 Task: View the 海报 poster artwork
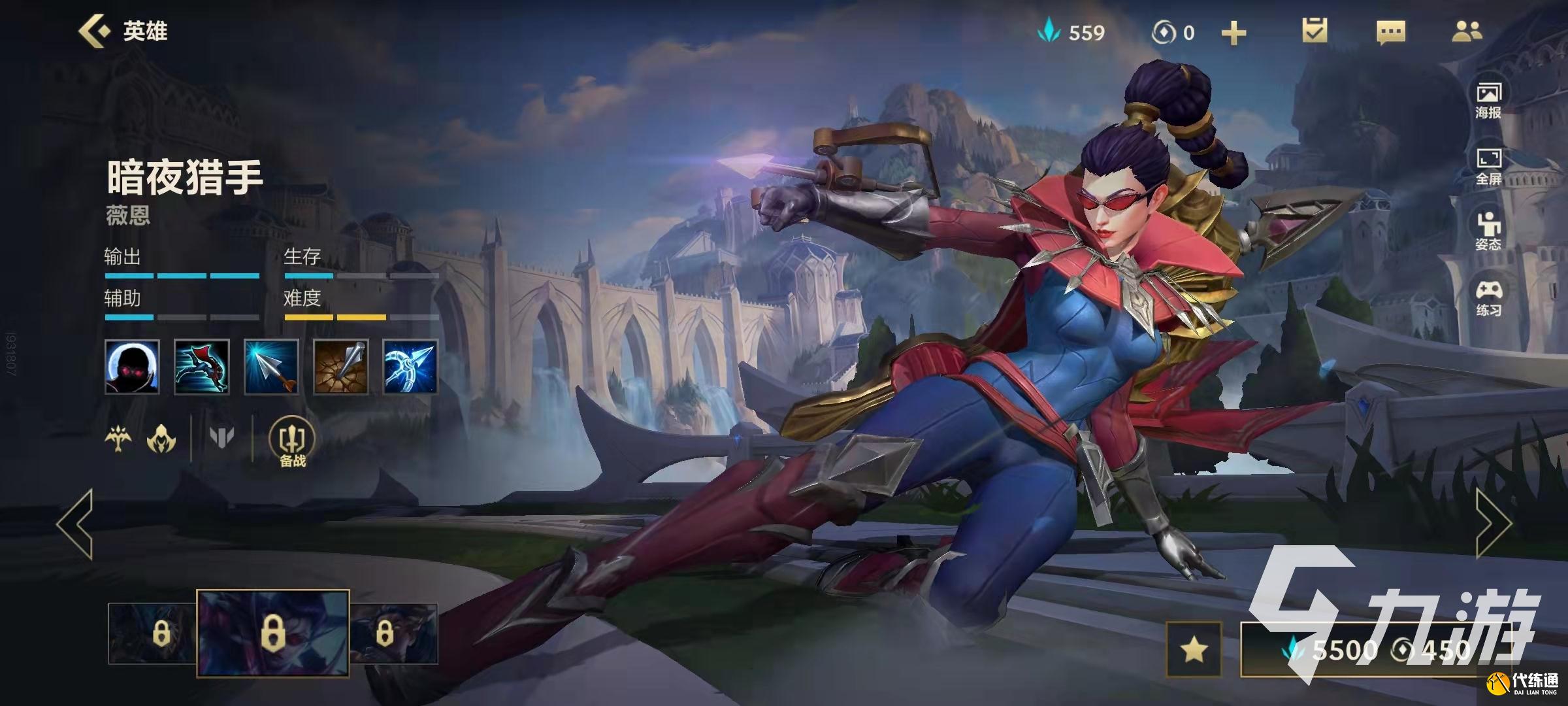coord(1488,100)
